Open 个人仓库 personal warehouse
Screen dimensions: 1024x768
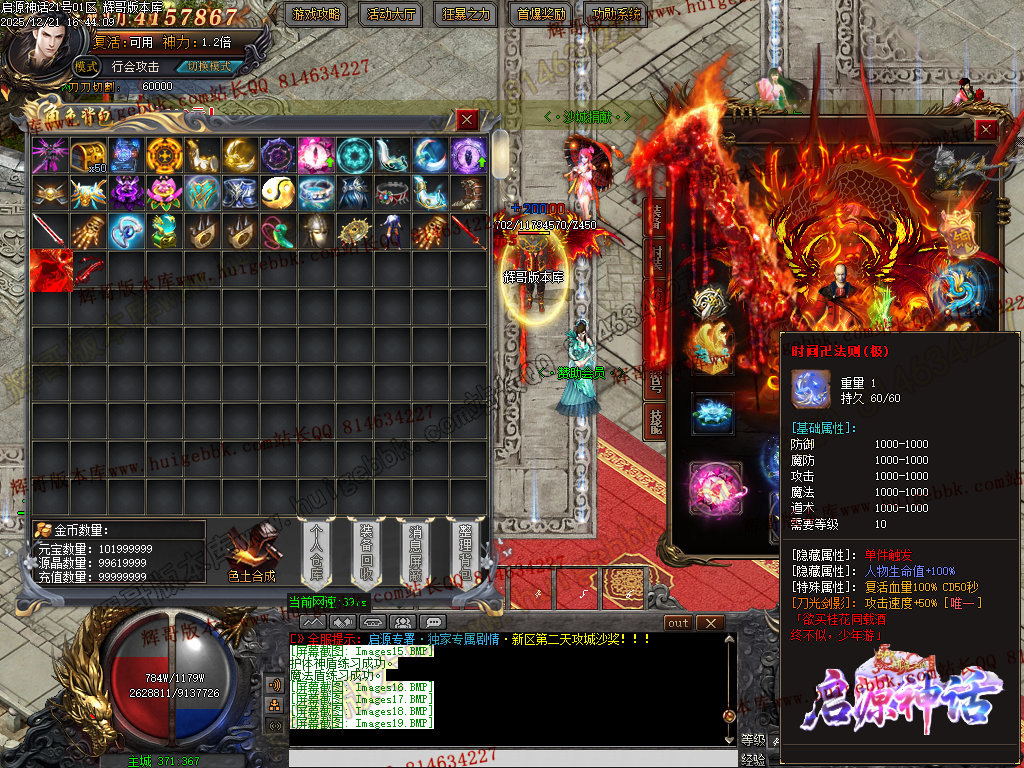[x=318, y=550]
